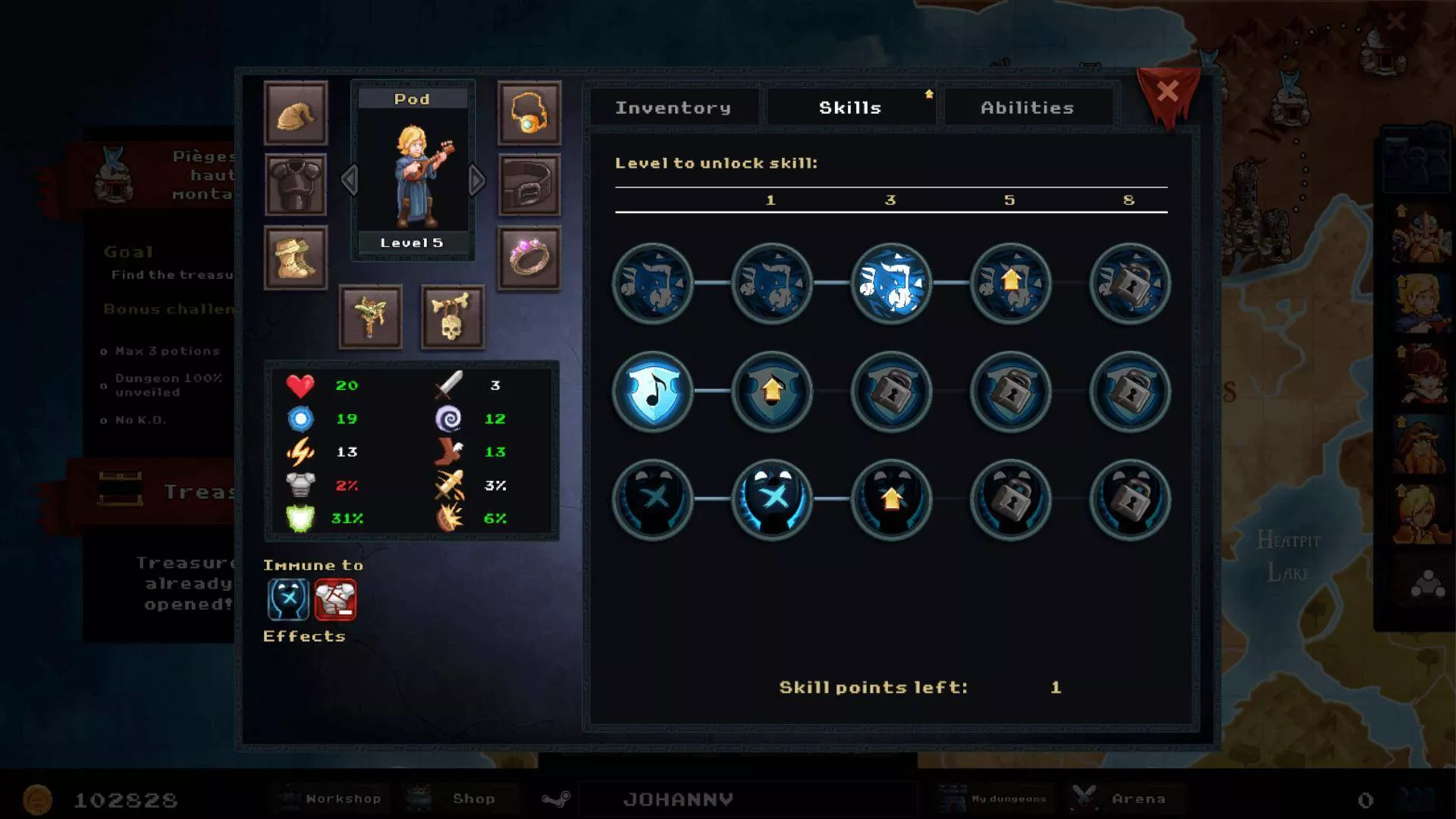Select the glowing music note shield skill
The image size is (1456, 819).
point(653,391)
